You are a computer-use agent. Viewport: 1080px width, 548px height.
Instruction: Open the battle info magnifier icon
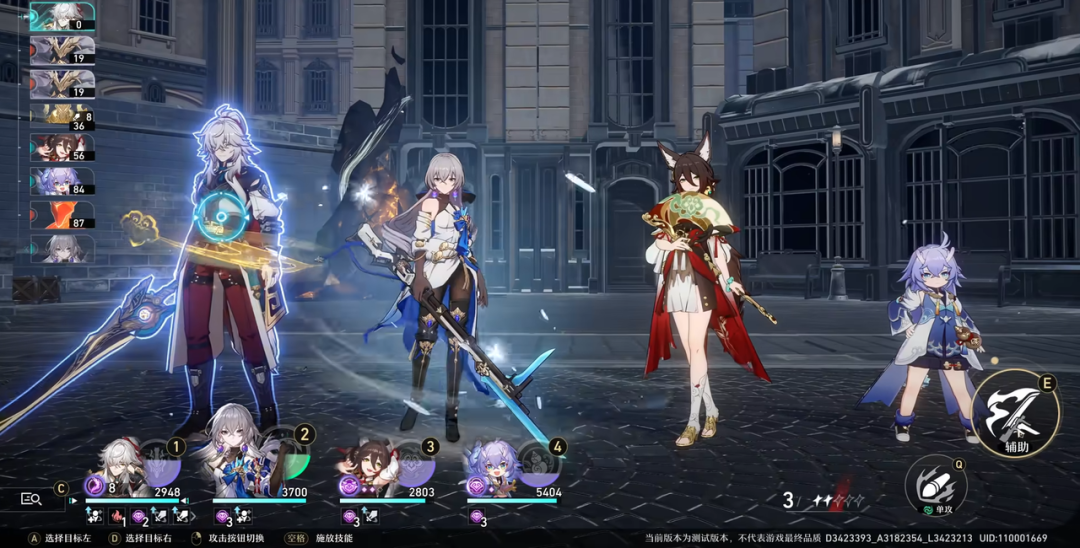tap(31, 498)
